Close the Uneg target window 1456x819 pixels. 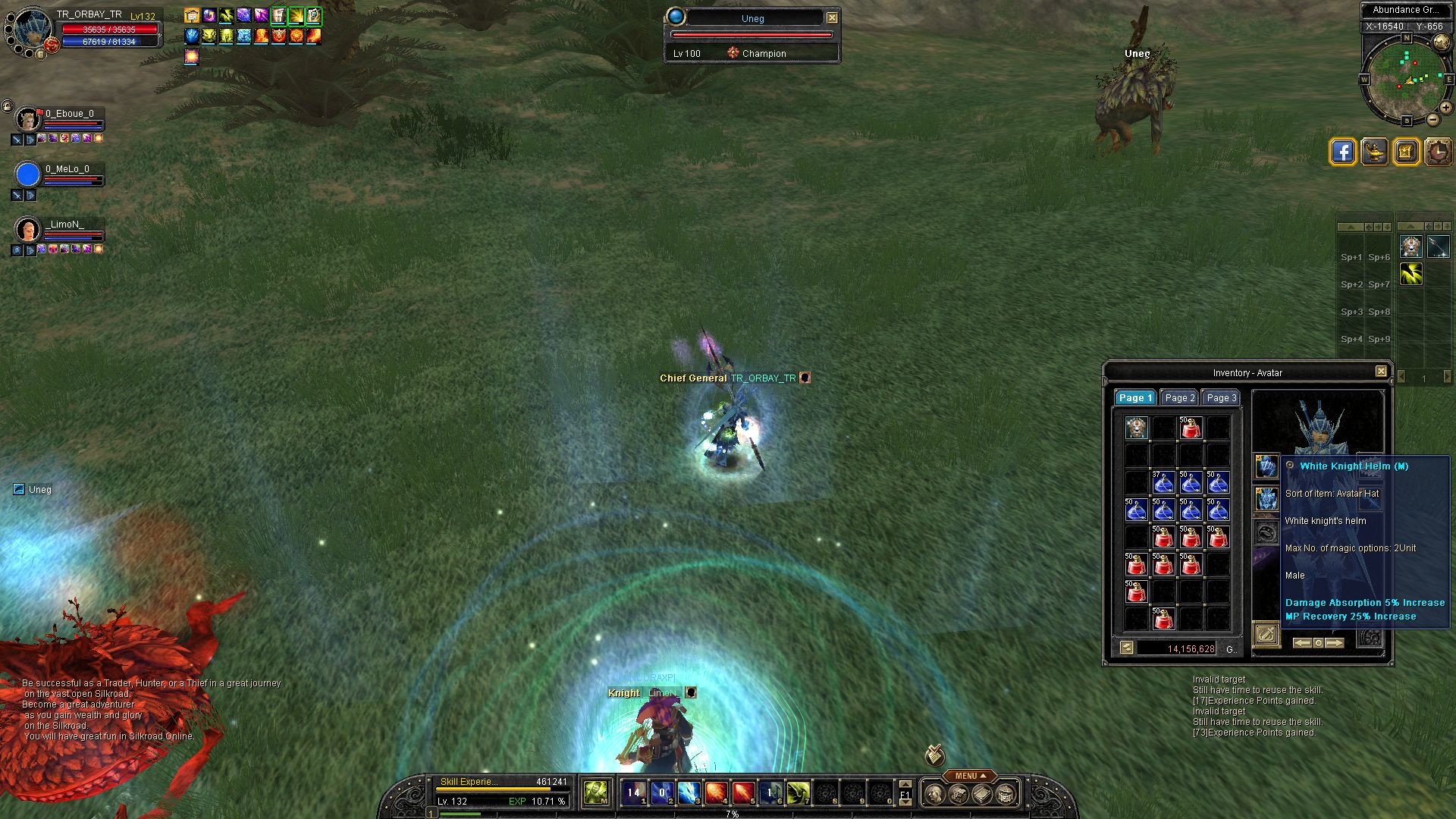(x=832, y=17)
